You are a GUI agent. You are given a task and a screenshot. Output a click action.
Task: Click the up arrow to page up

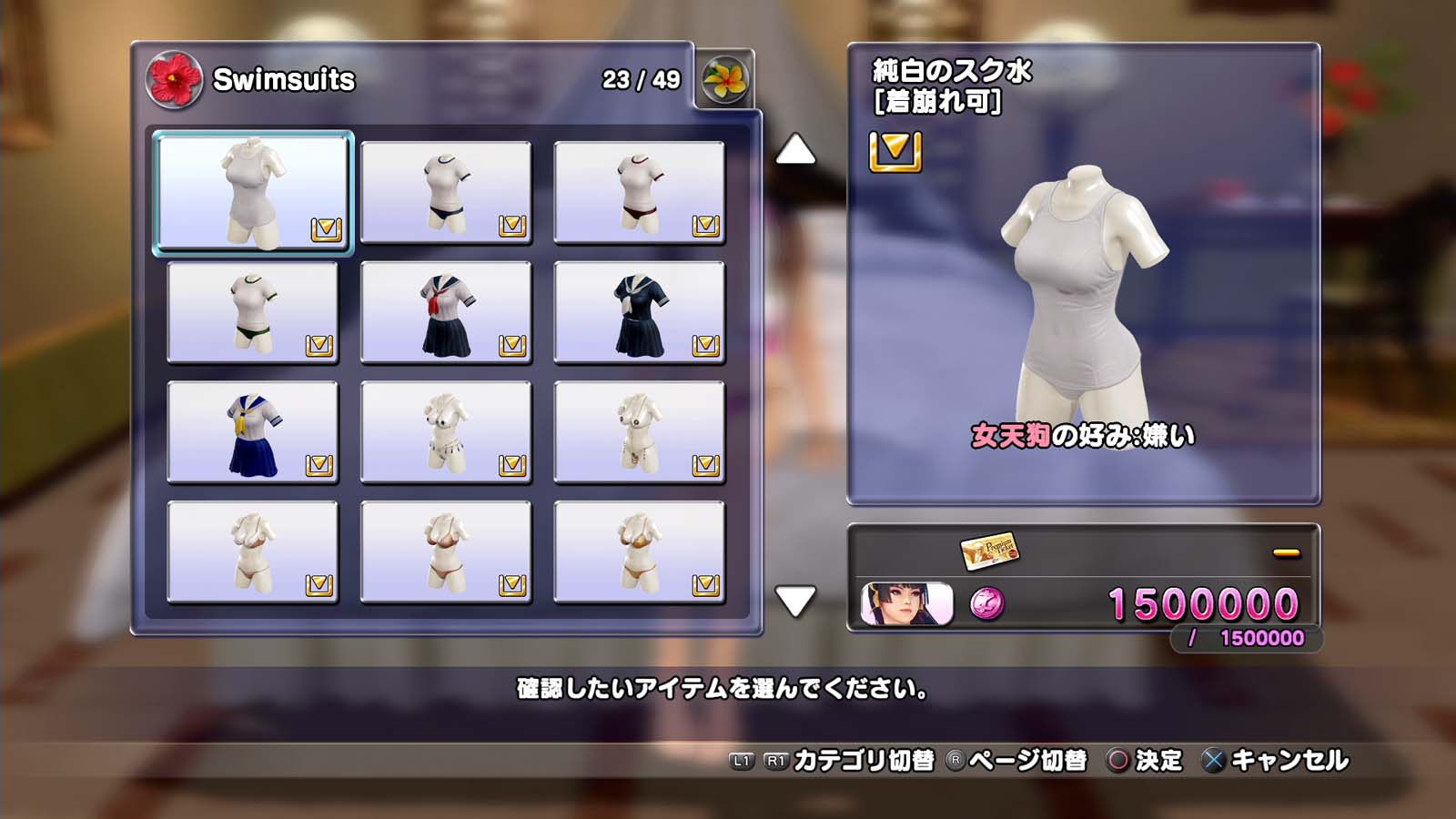794,150
